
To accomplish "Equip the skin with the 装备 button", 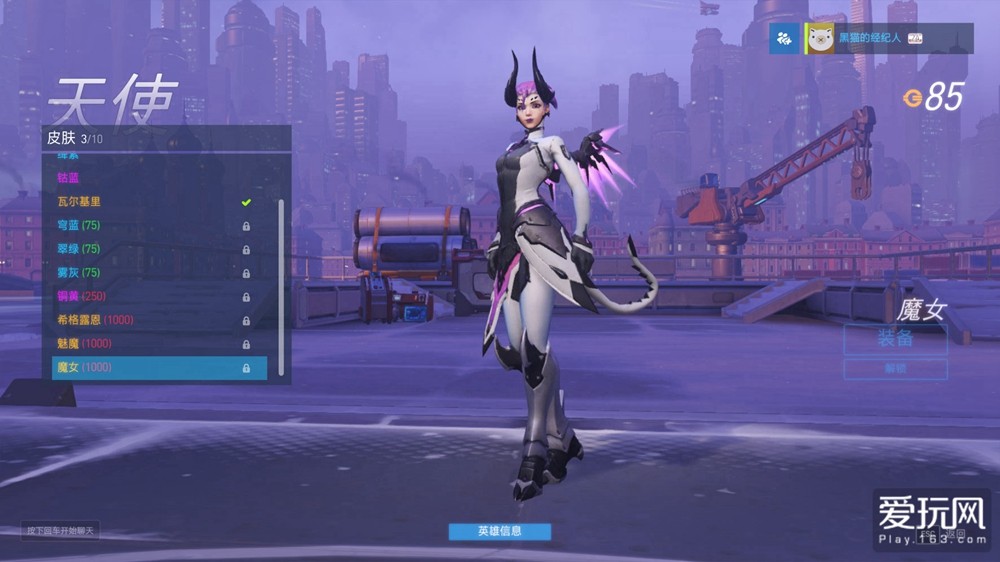I will [x=895, y=338].
